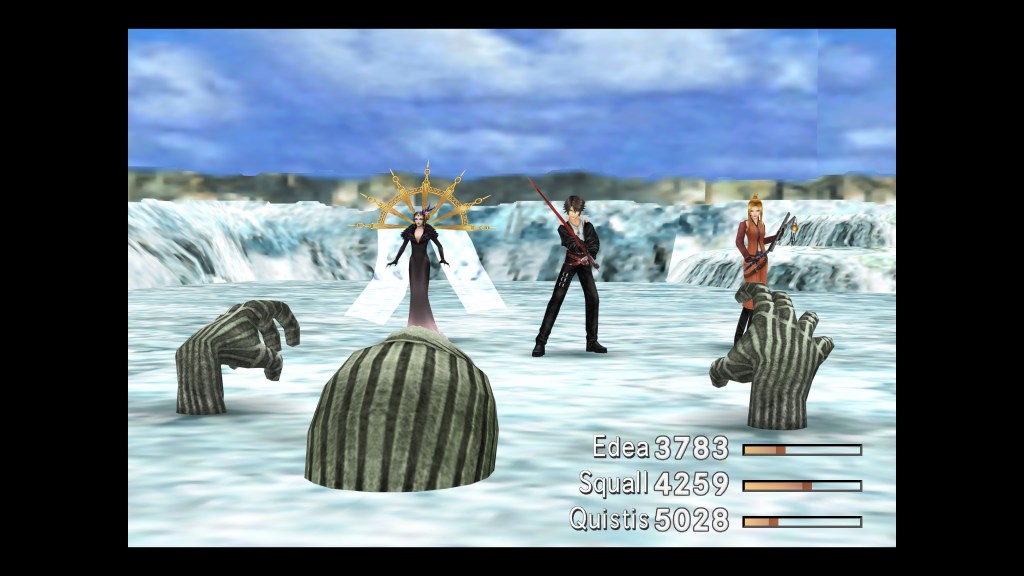Select Squall's name in the party list

[x=613, y=484]
